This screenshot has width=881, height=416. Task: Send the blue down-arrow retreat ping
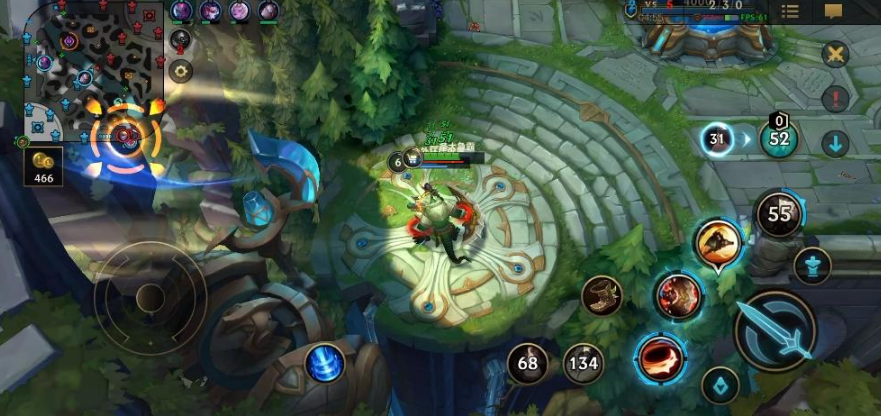pyautogui.click(x=836, y=143)
